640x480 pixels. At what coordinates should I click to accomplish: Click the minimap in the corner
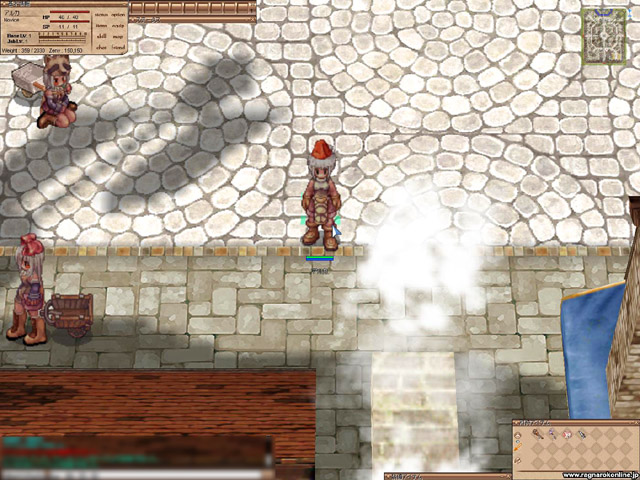[x=603, y=39]
